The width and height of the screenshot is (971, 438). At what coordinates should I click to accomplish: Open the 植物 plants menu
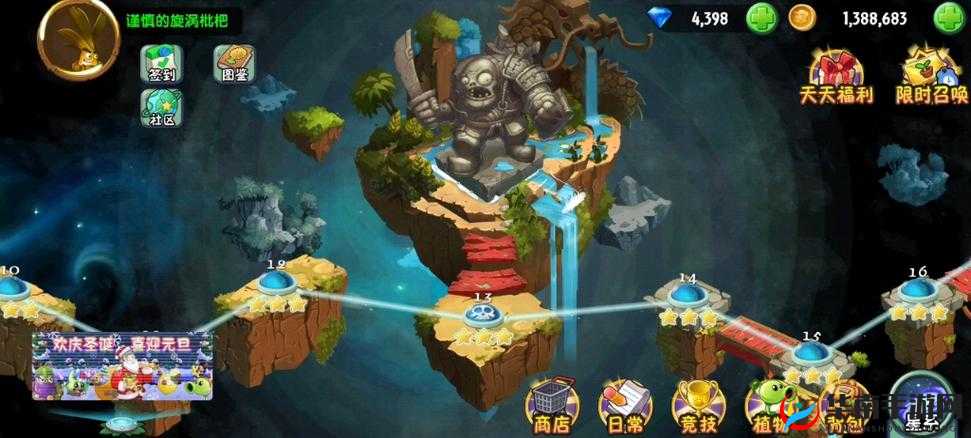coord(768,405)
